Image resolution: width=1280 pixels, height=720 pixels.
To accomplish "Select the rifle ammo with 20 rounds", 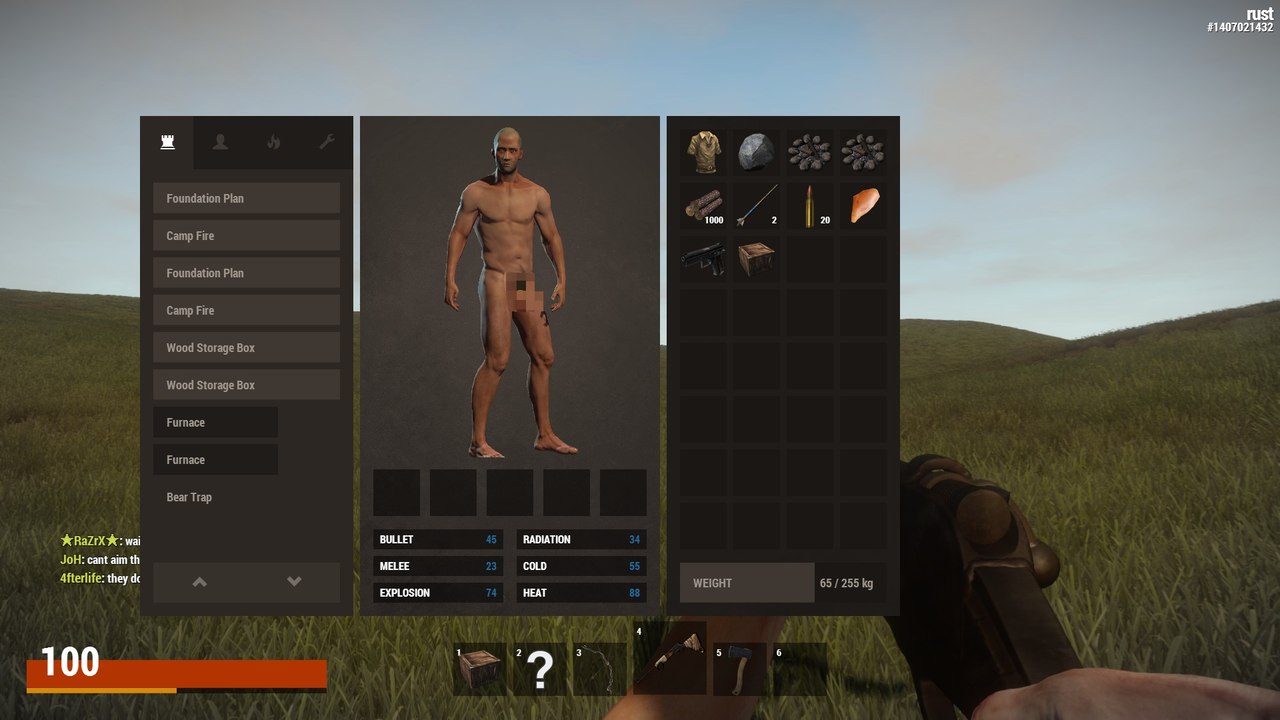I will click(810, 204).
